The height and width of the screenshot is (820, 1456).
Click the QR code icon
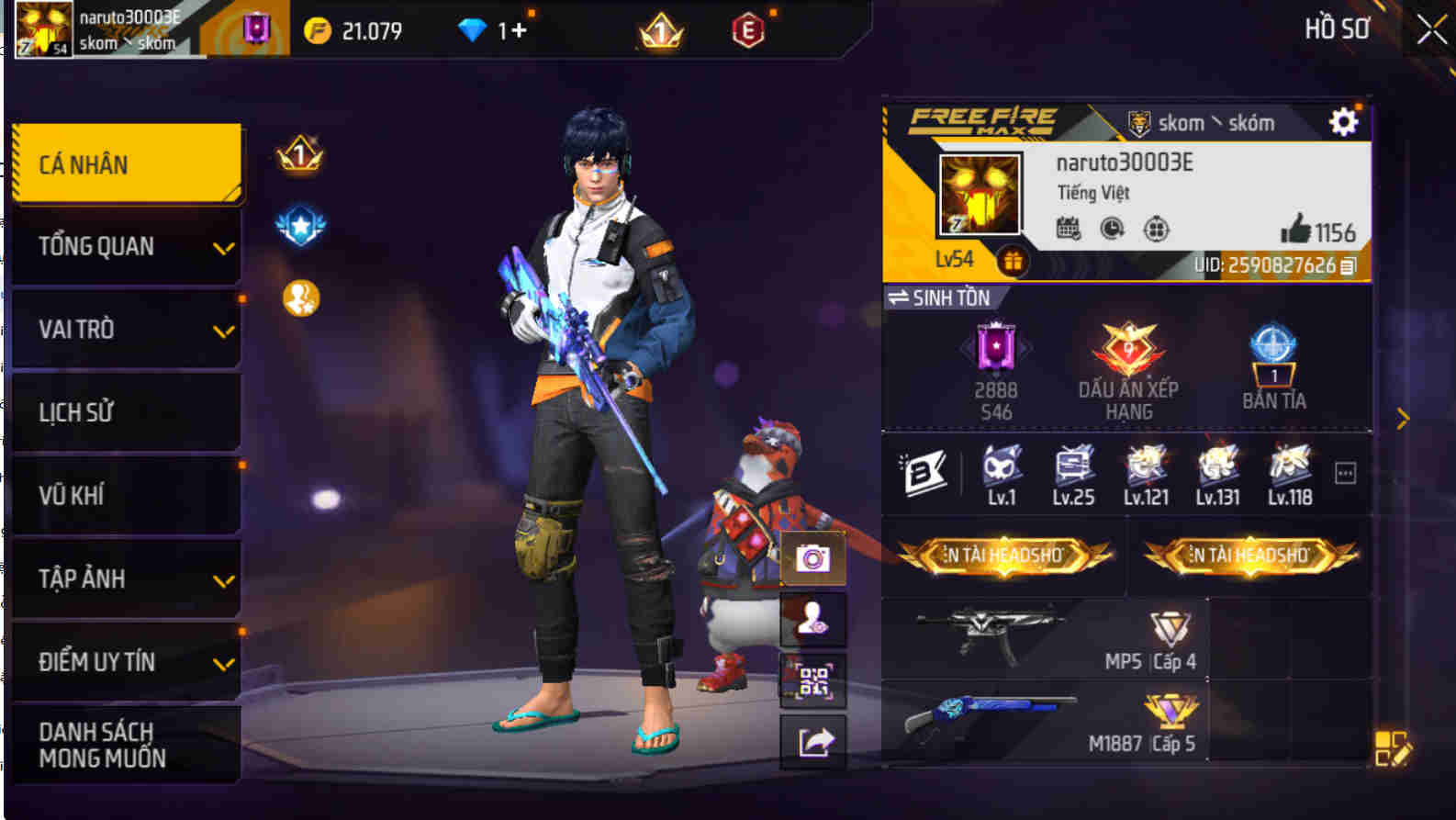tap(812, 680)
